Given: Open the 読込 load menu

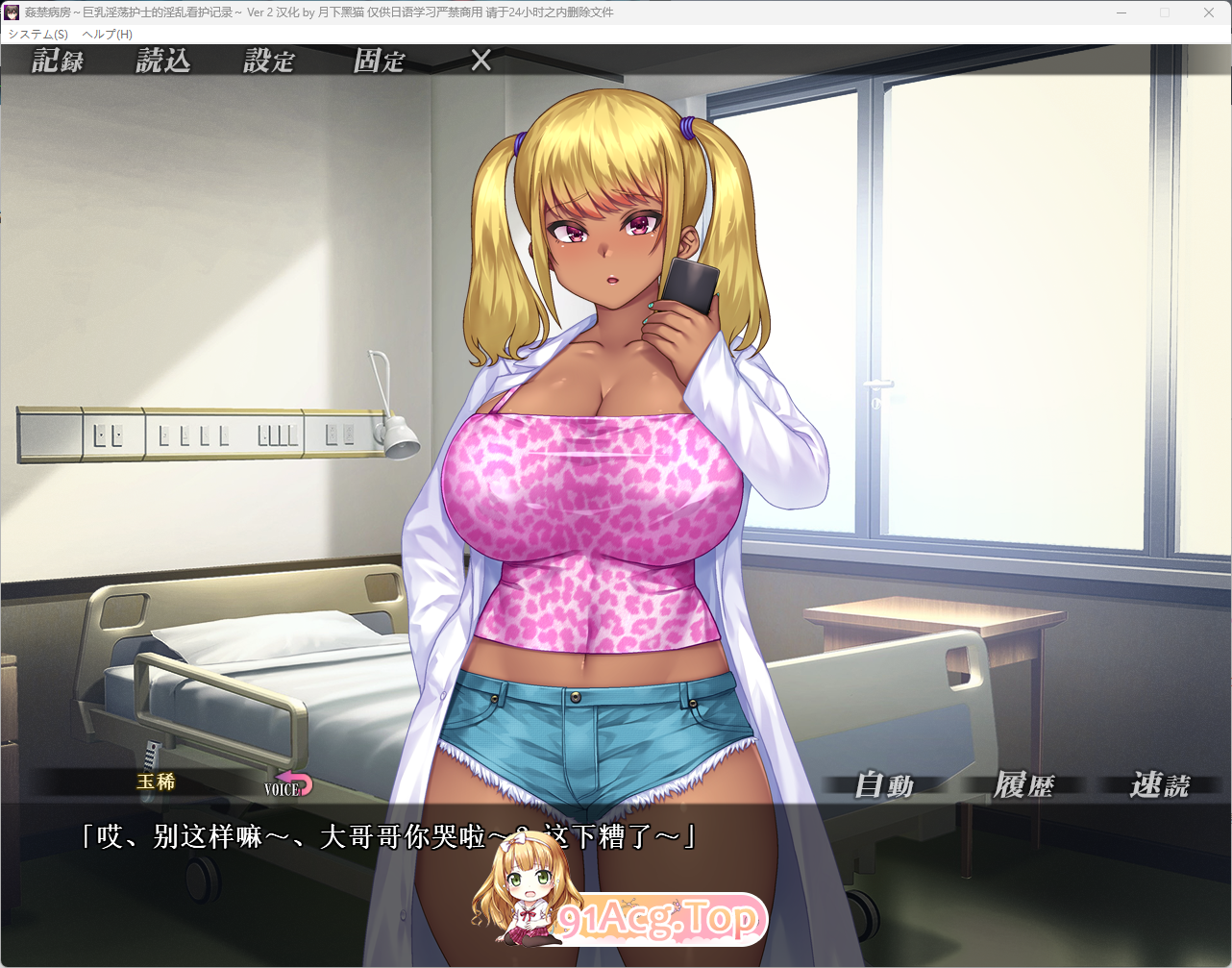Looking at the screenshot, I should click(163, 61).
